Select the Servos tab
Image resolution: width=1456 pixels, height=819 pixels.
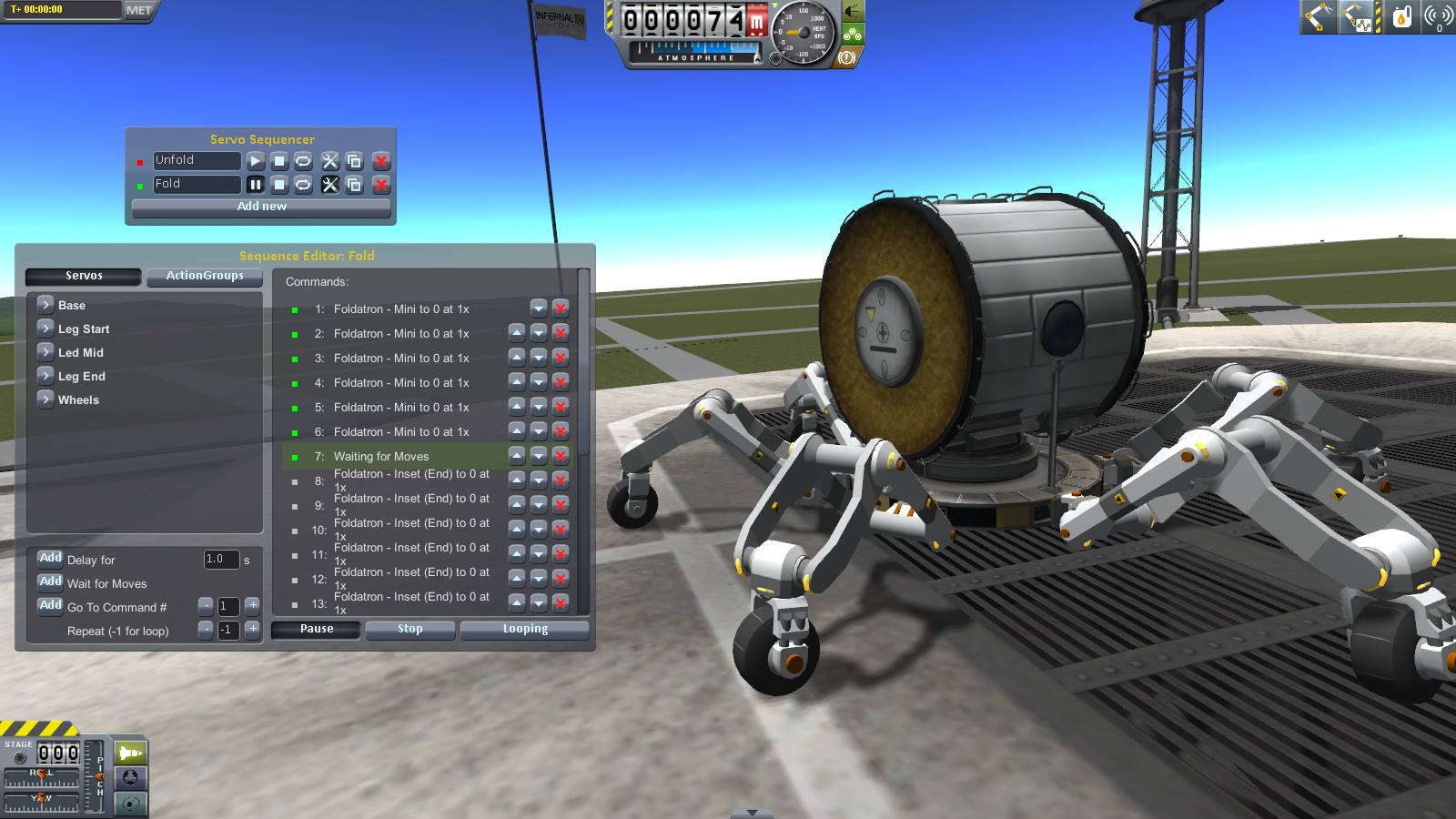pos(84,276)
